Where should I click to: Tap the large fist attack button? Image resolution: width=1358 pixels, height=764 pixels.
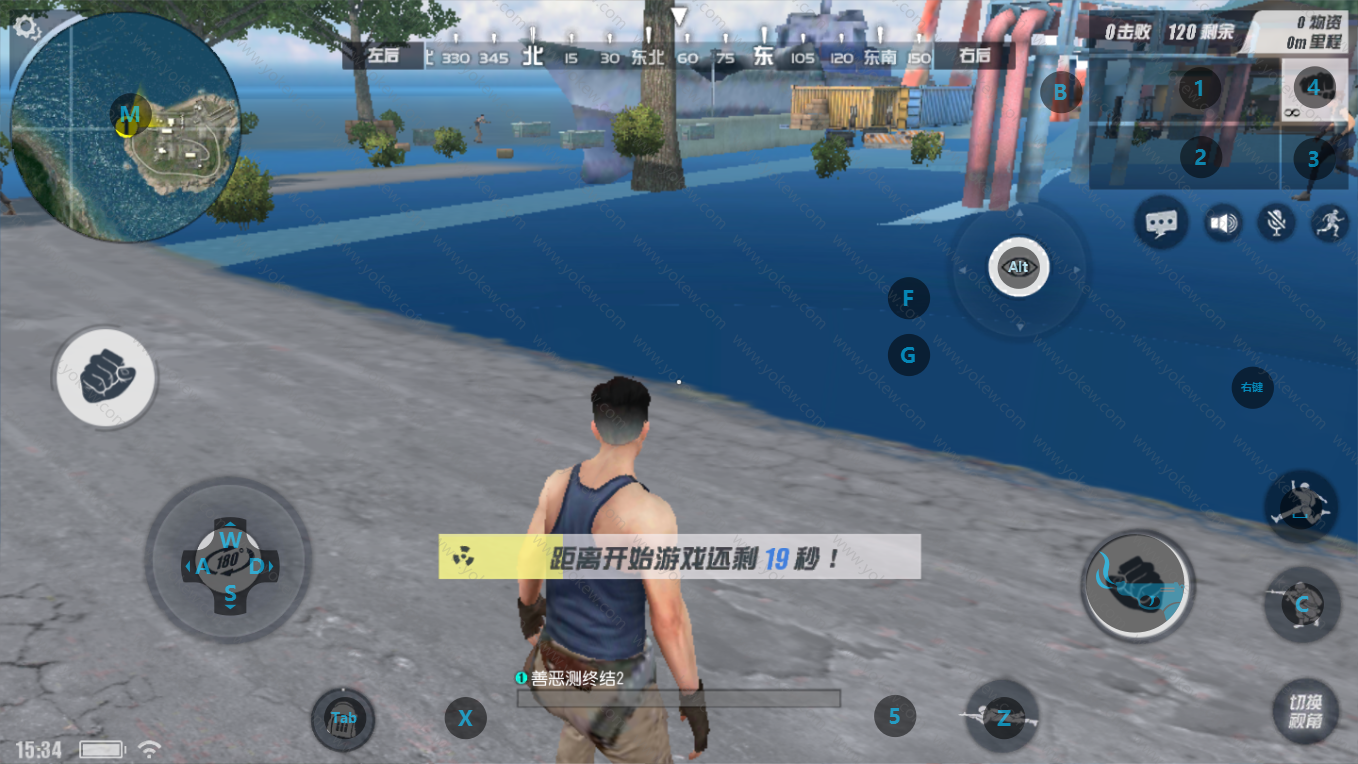(1136, 586)
